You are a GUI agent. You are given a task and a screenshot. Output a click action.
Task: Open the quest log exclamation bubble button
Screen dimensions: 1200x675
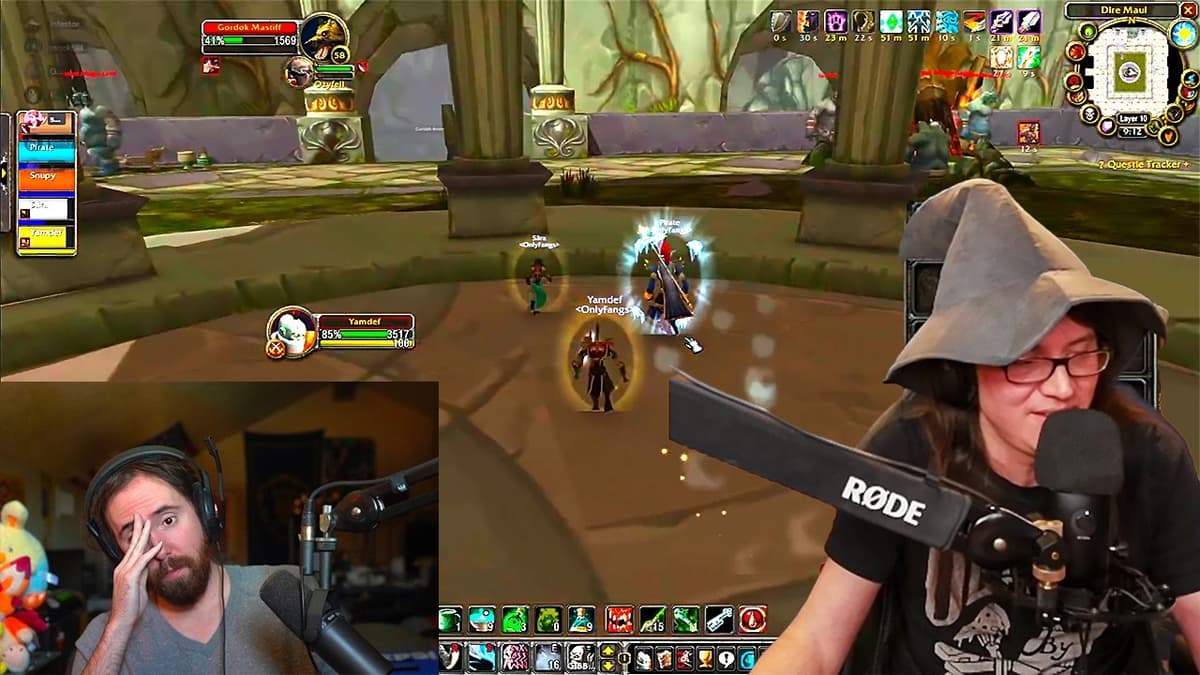pyautogui.click(x=726, y=658)
